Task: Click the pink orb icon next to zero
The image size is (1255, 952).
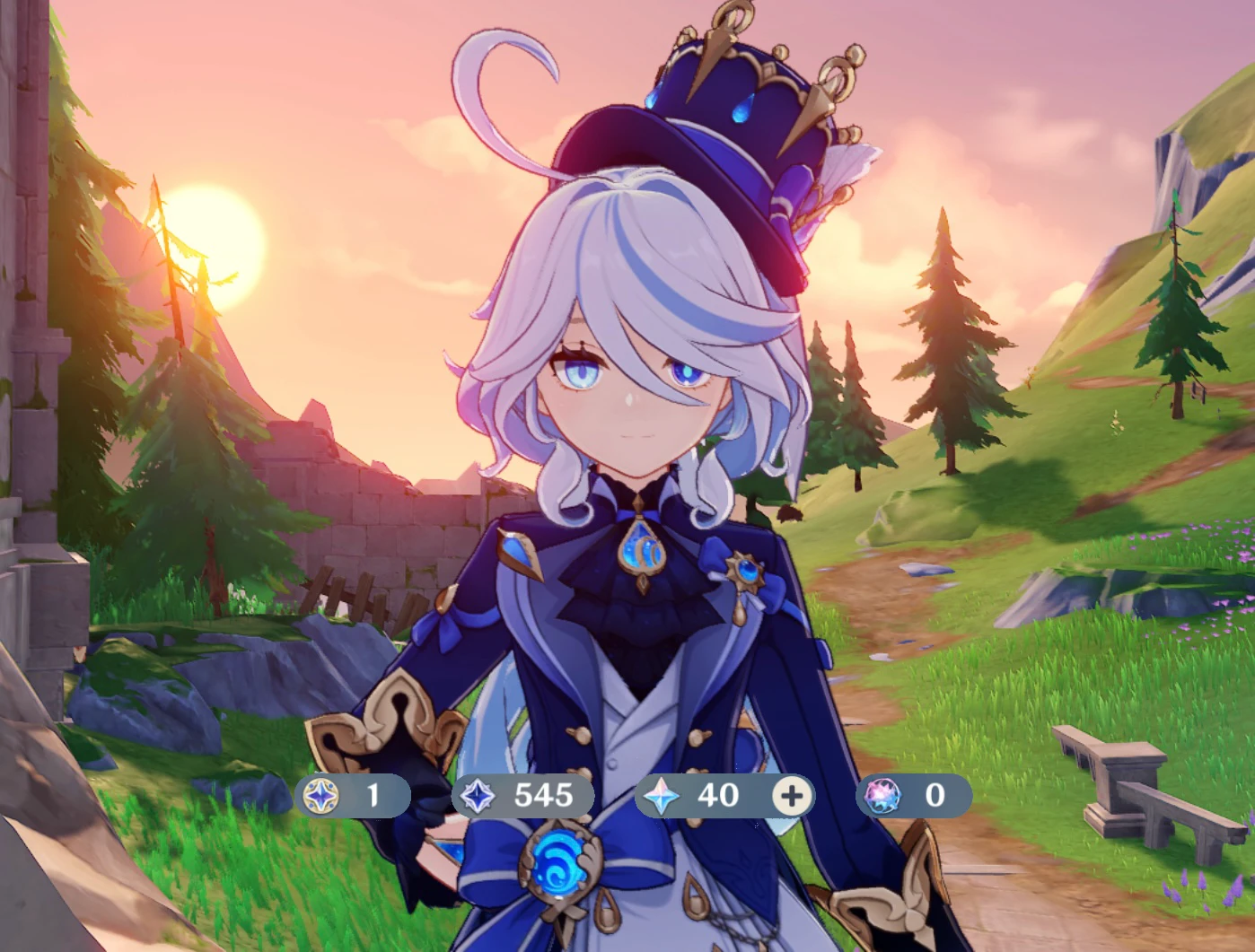Action: pos(885,796)
